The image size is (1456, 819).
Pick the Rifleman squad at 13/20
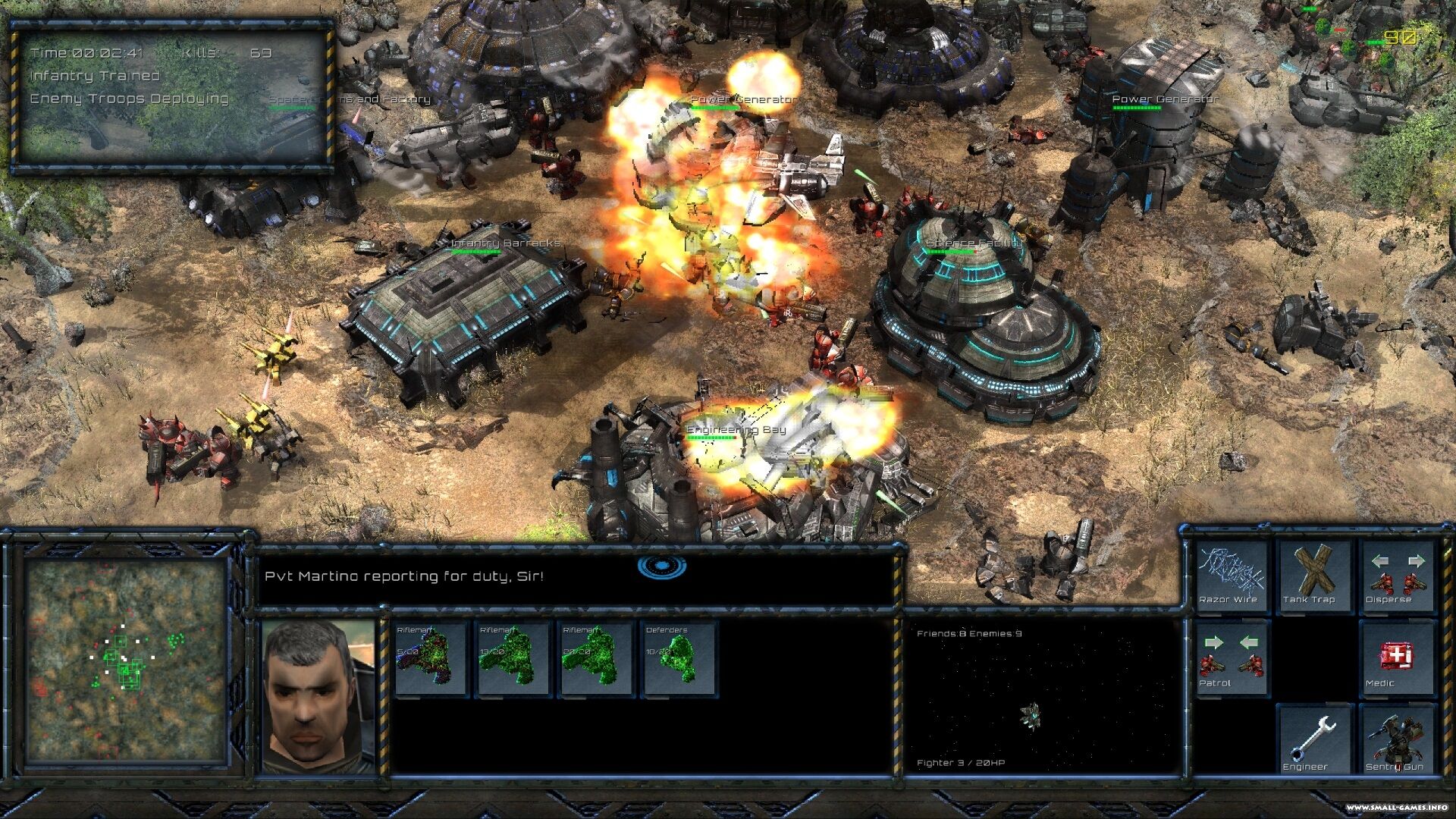pyautogui.click(x=513, y=658)
